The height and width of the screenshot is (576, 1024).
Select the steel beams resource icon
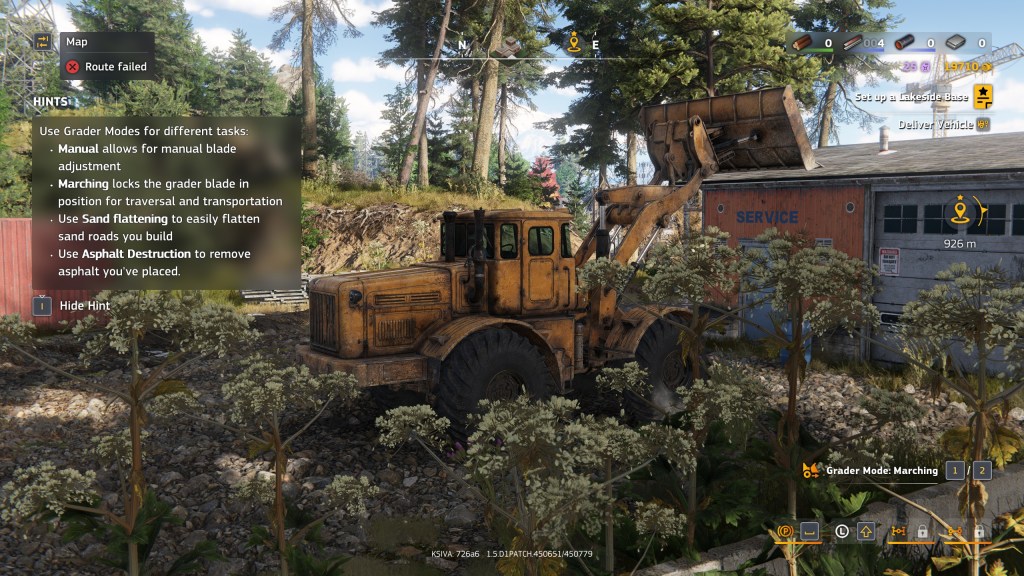tap(851, 43)
